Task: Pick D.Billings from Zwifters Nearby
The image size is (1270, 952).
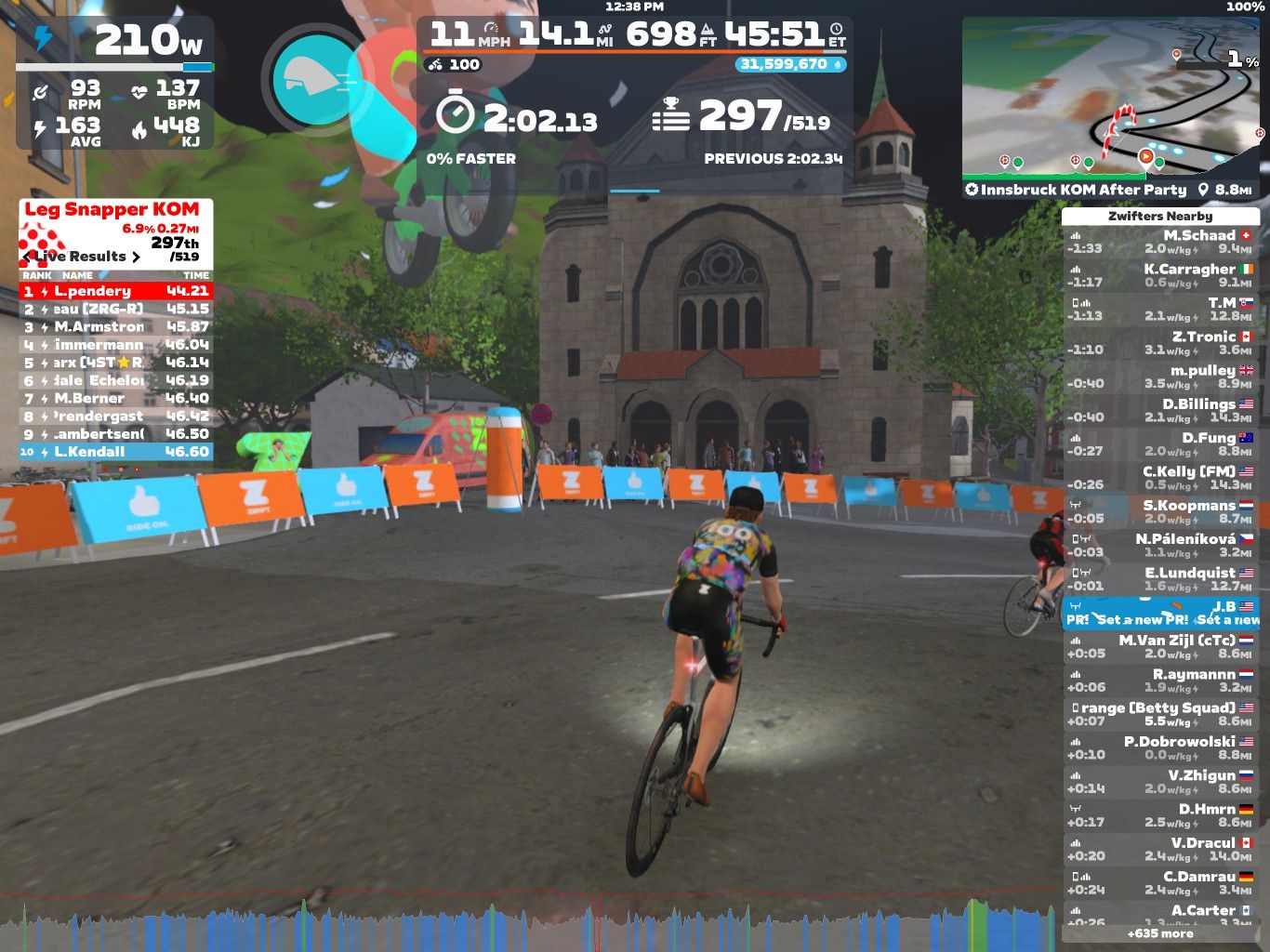Action: tap(1160, 411)
